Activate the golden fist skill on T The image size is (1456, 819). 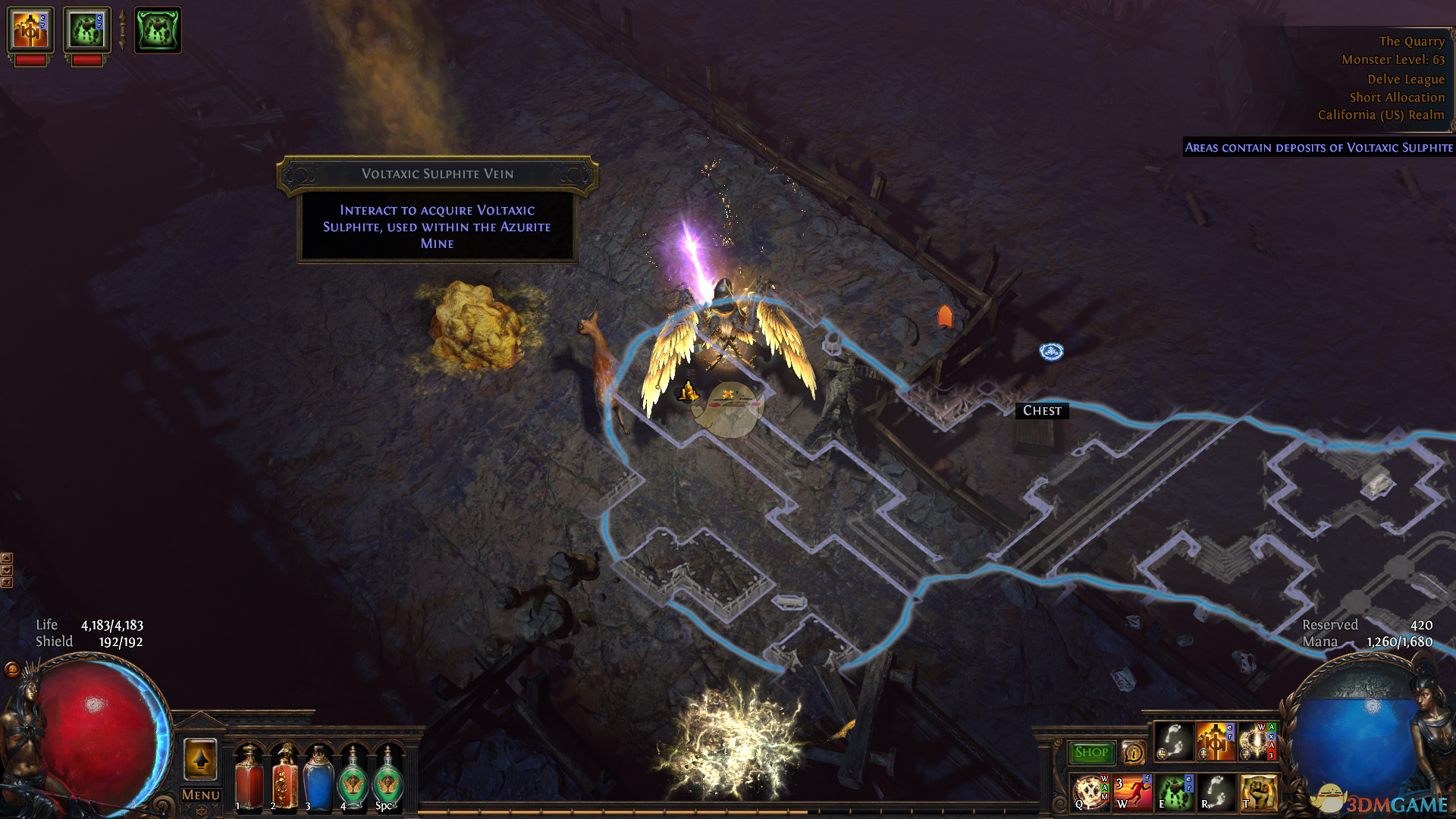pyautogui.click(x=1259, y=792)
